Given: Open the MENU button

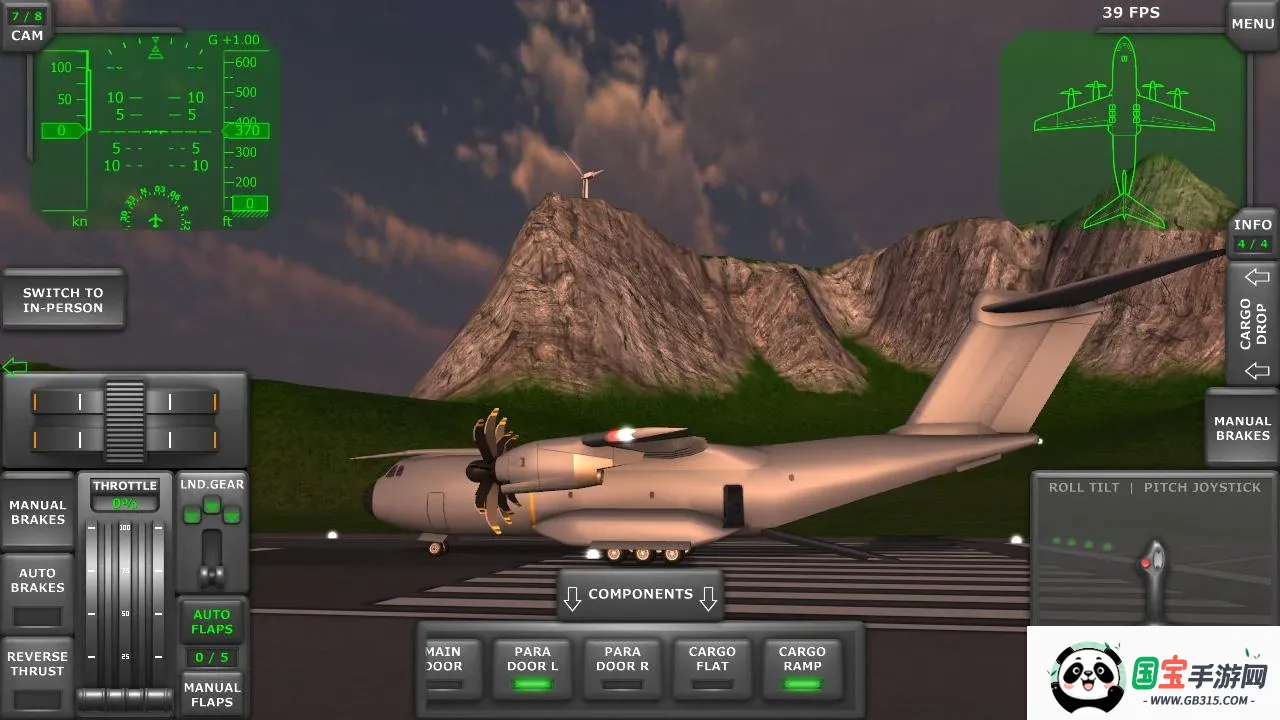Looking at the screenshot, I should [x=1252, y=24].
